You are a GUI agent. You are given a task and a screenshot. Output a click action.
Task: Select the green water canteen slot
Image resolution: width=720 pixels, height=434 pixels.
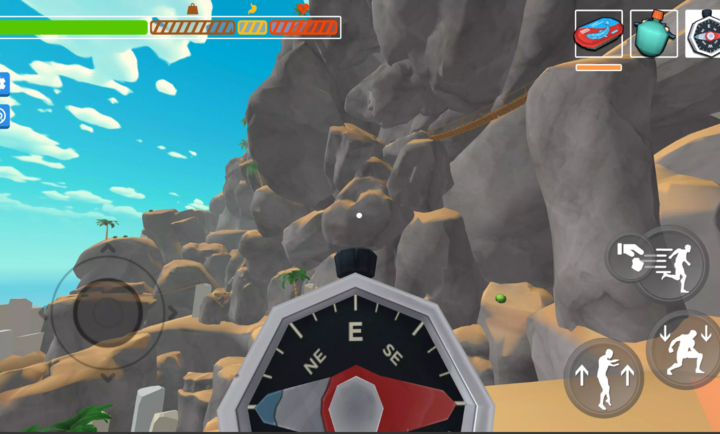point(653,34)
